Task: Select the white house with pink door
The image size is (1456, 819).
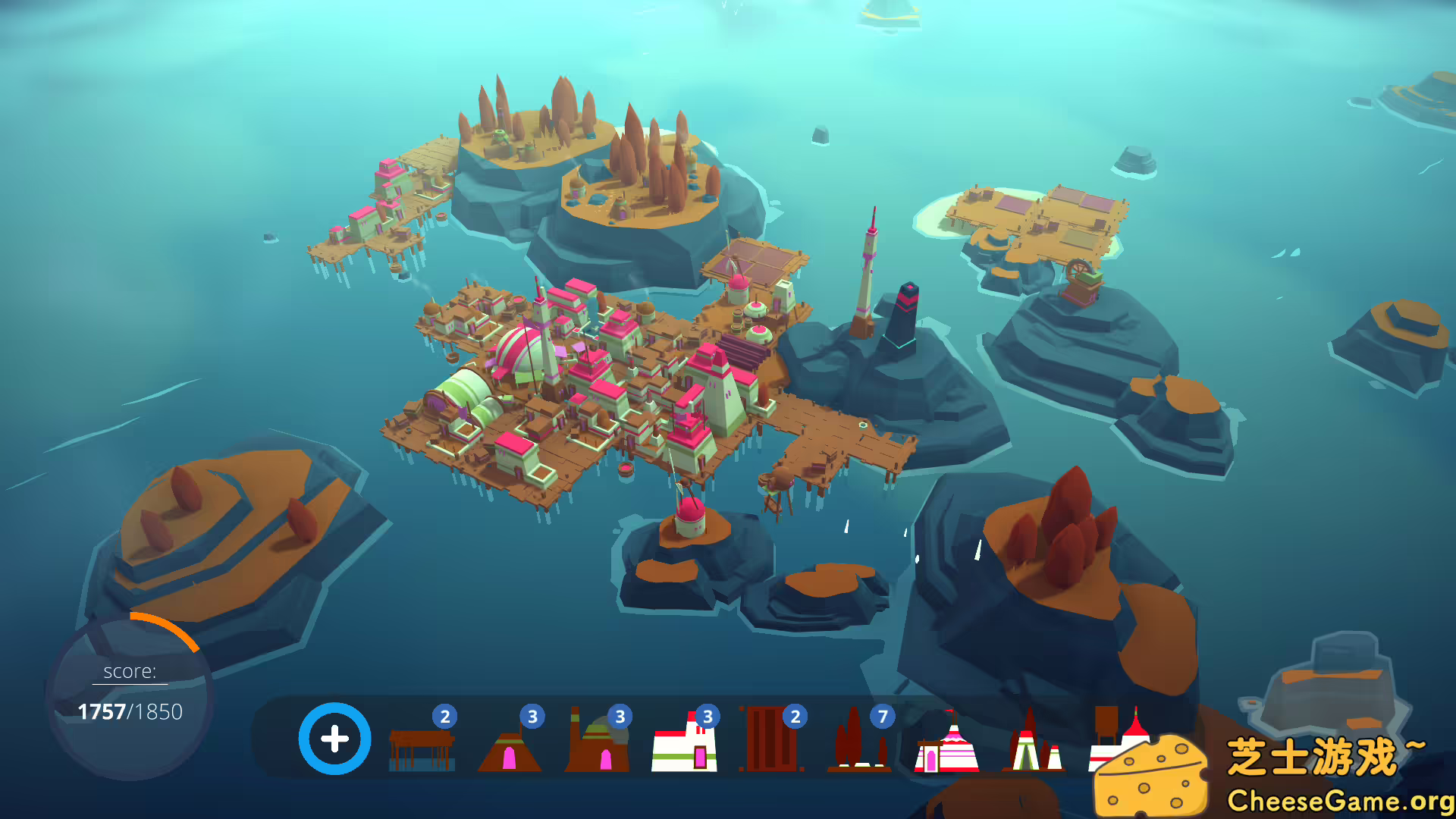Action: coord(684,745)
